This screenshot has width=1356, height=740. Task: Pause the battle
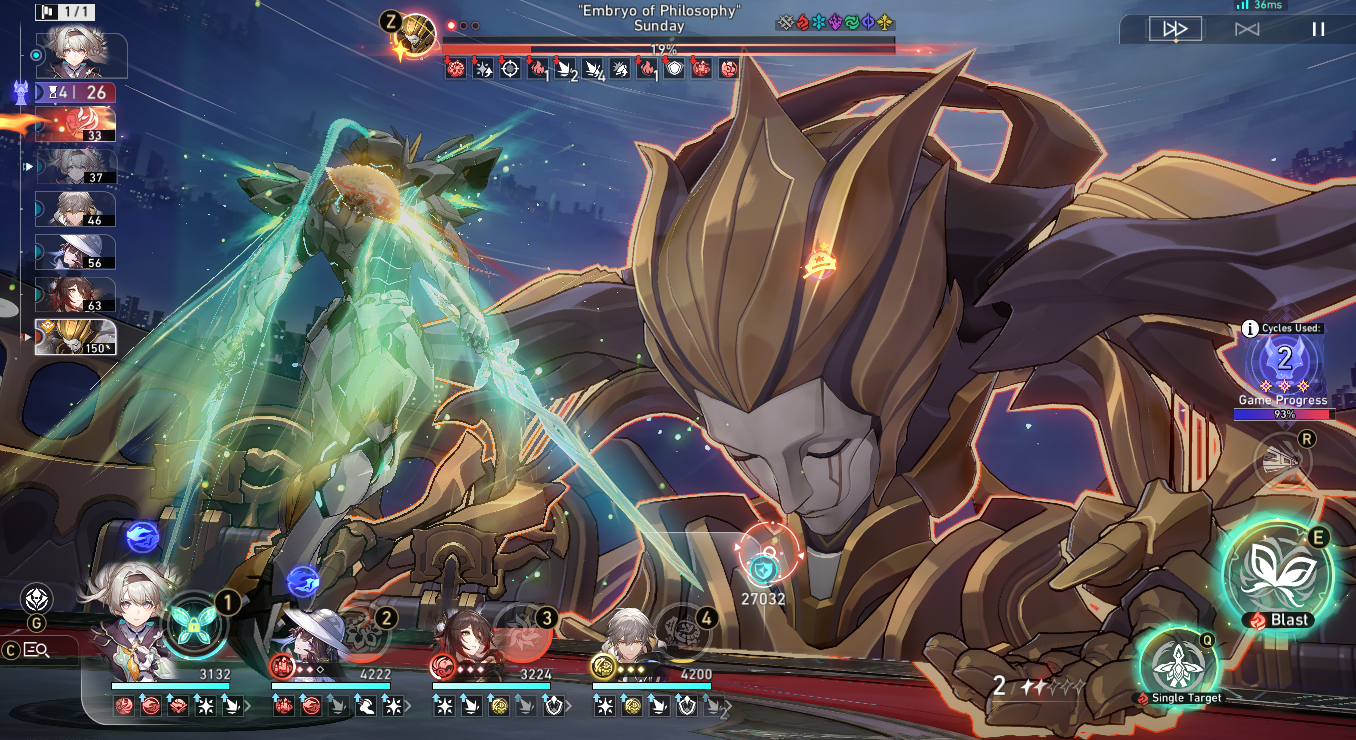coord(1318,29)
